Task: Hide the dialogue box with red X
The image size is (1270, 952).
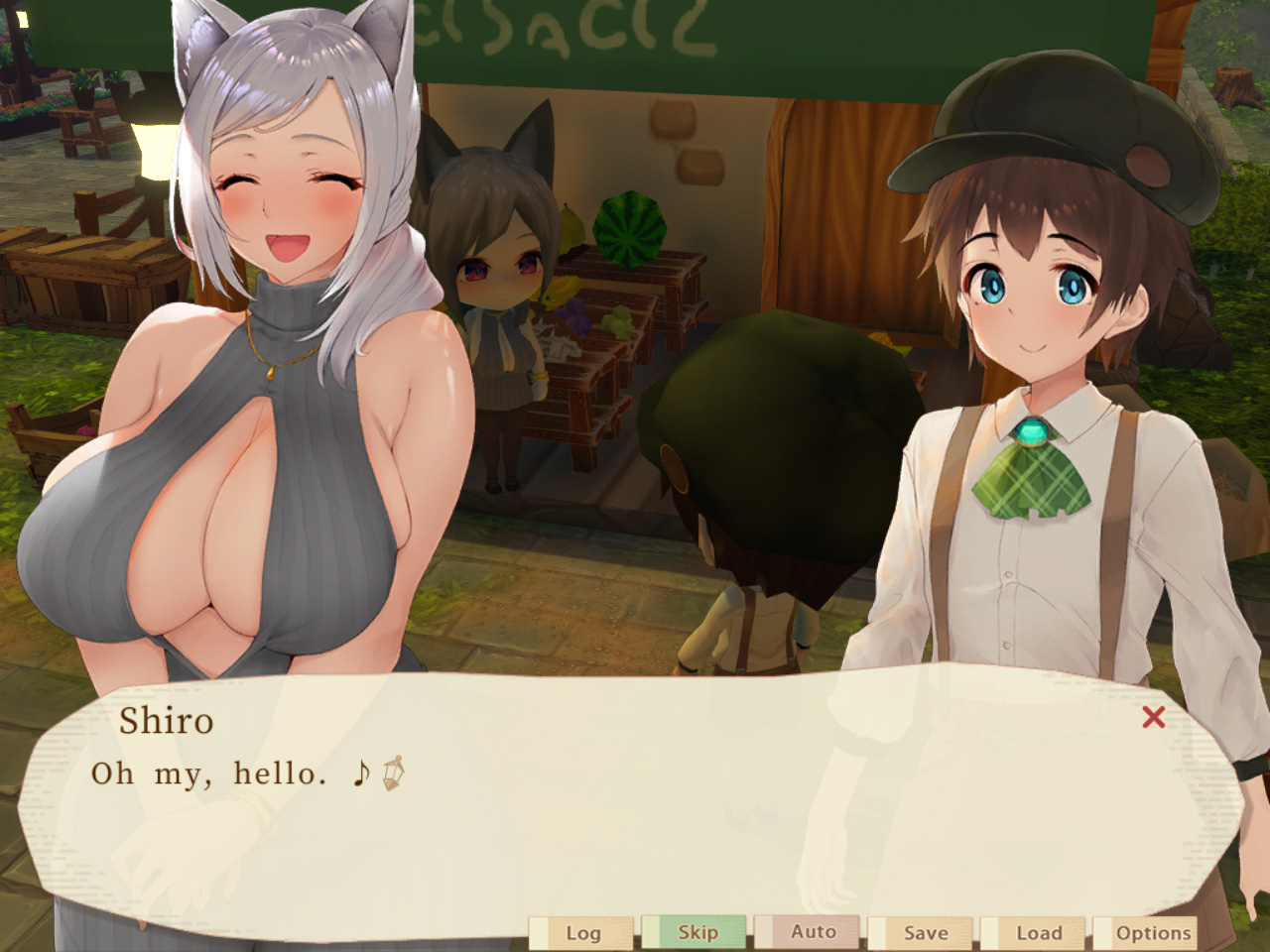Action: 1153,717
